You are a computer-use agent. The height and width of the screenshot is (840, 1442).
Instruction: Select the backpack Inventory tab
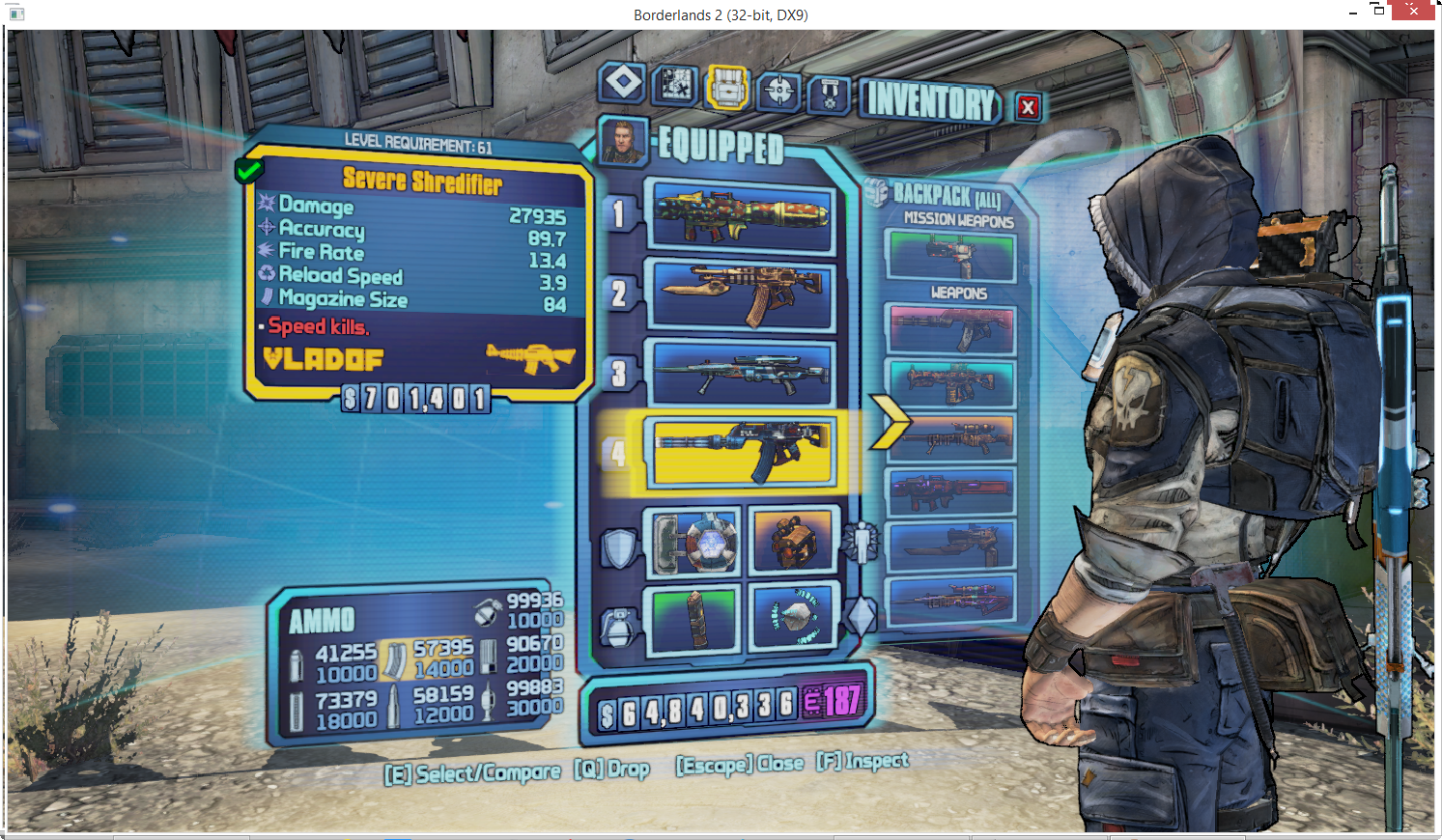click(x=727, y=88)
